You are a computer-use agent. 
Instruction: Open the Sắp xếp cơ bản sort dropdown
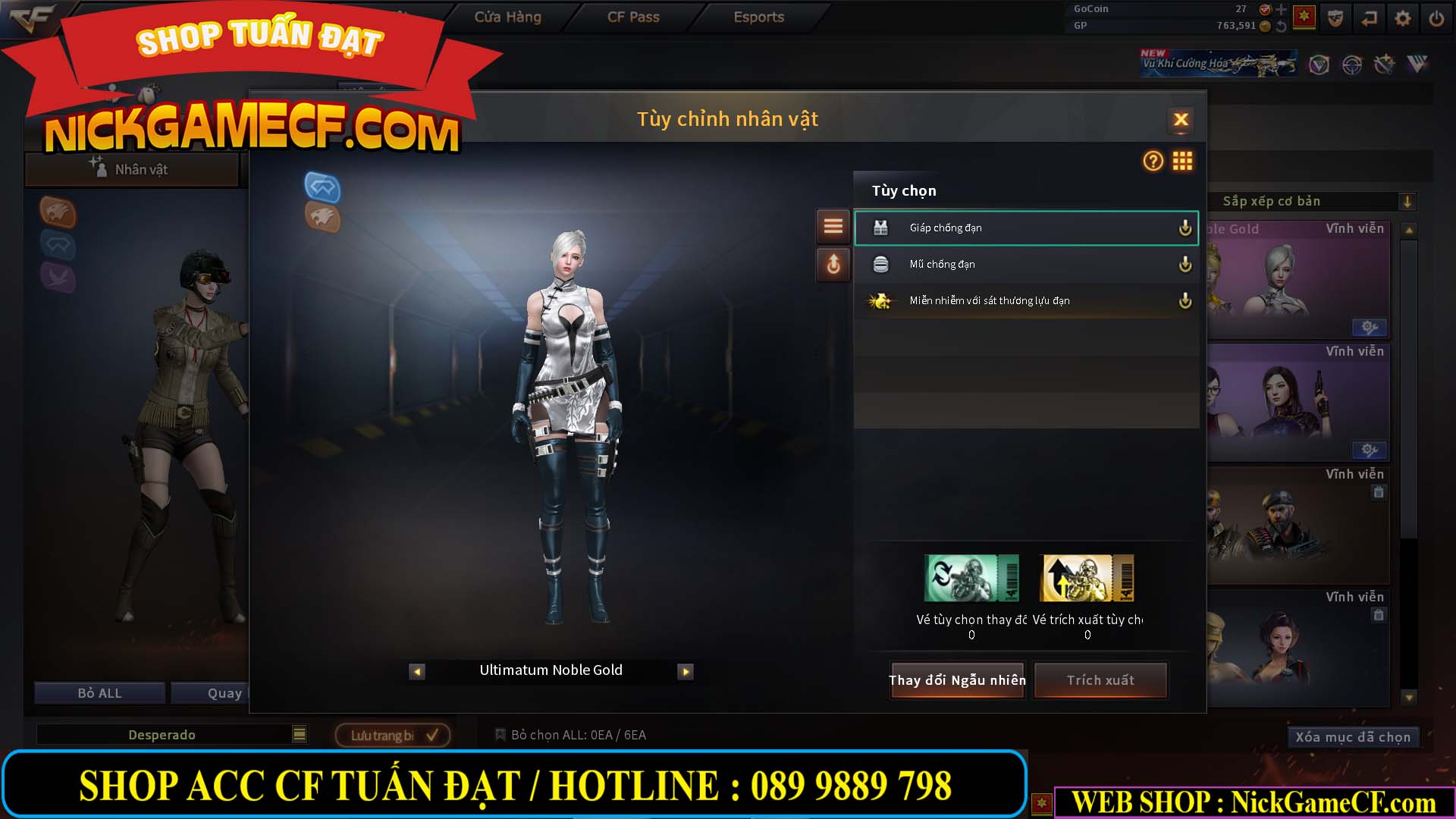tap(1408, 201)
